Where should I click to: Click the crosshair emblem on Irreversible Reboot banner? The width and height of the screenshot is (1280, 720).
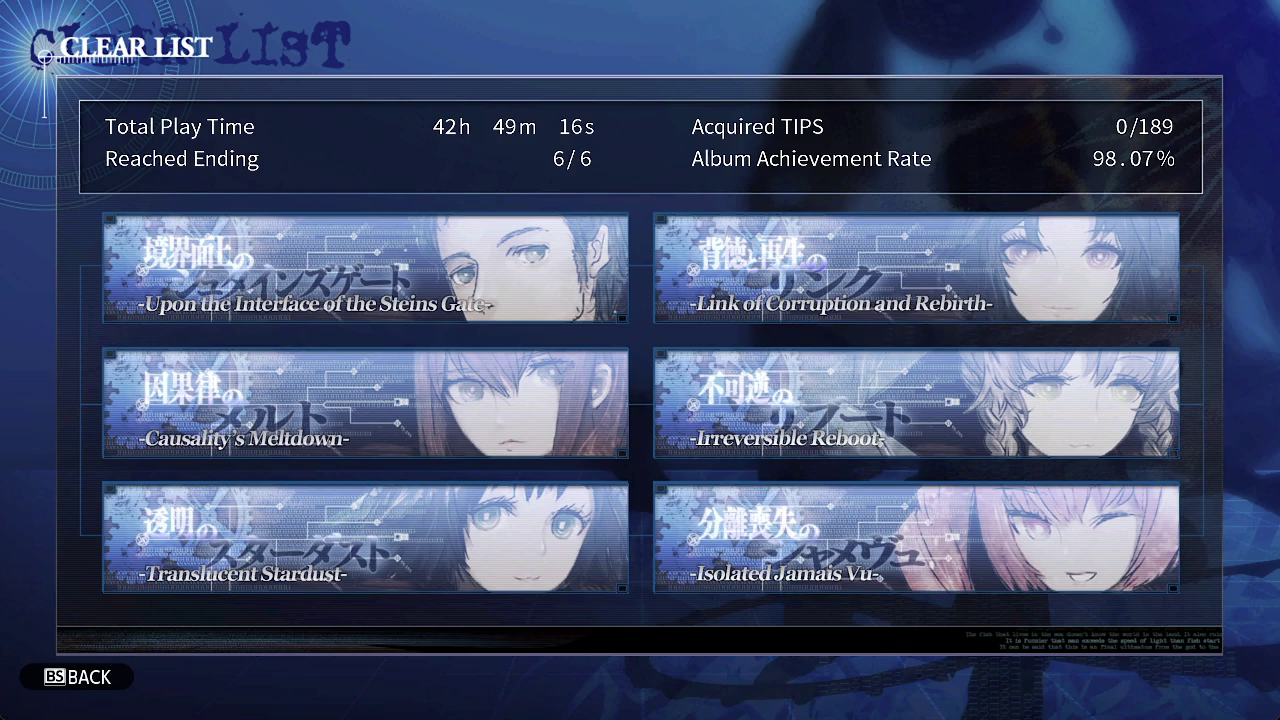693,405
